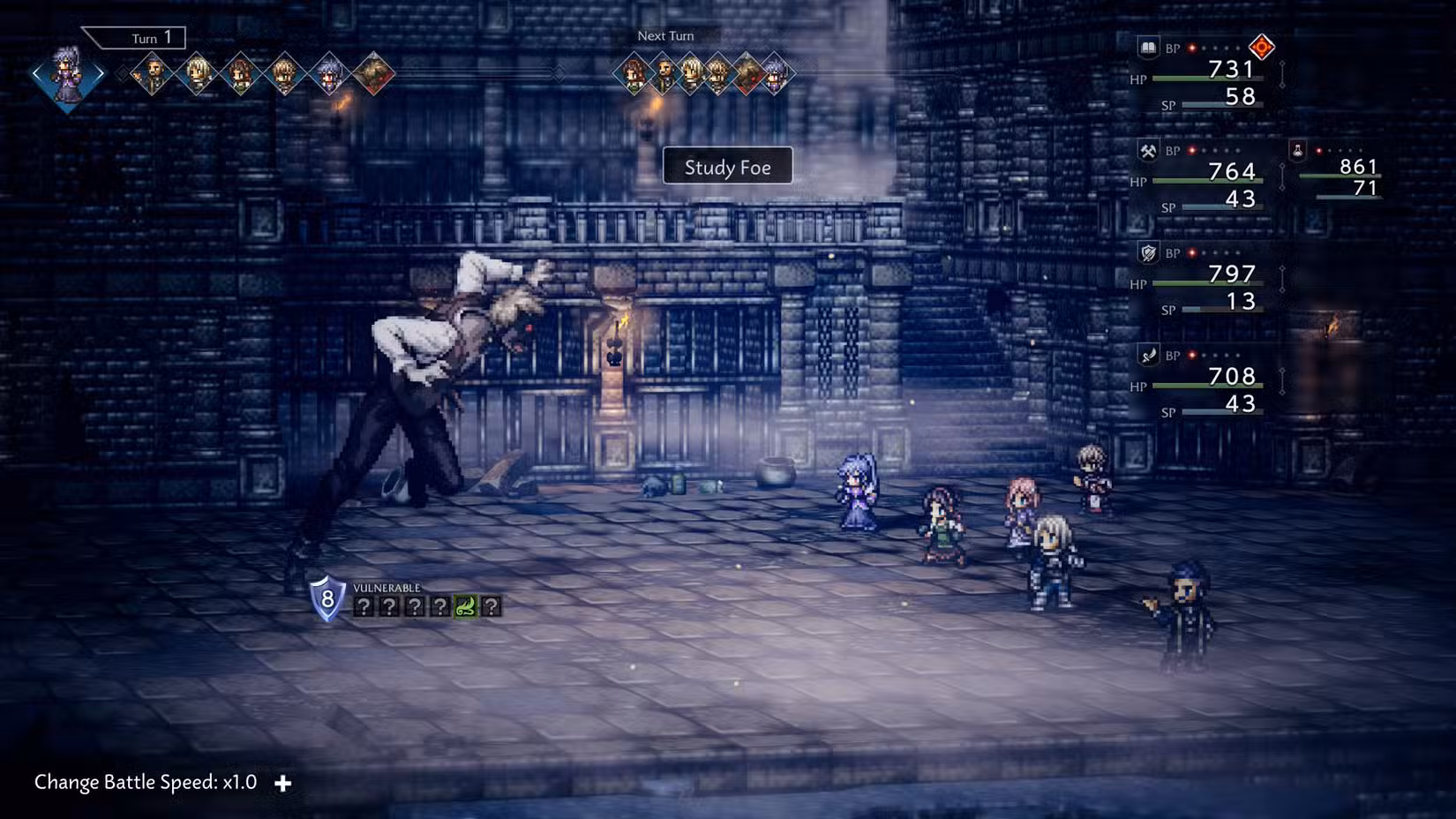
Task: Toggle the last unknown weakness question mark
Action: (x=492, y=605)
